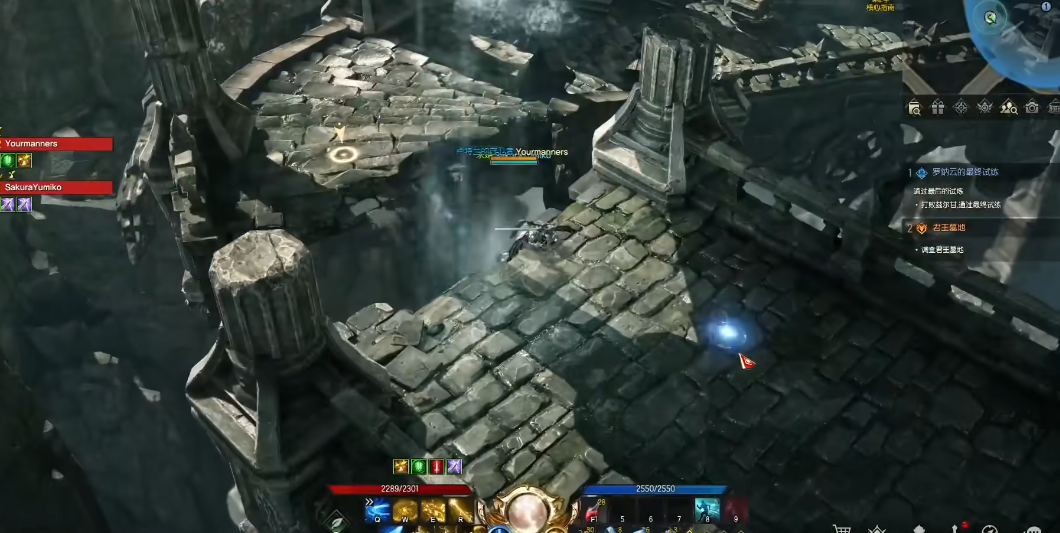1060x533 pixels.
Task: Click the leaf emblem beside the skill bar
Action: click(x=338, y=521)
